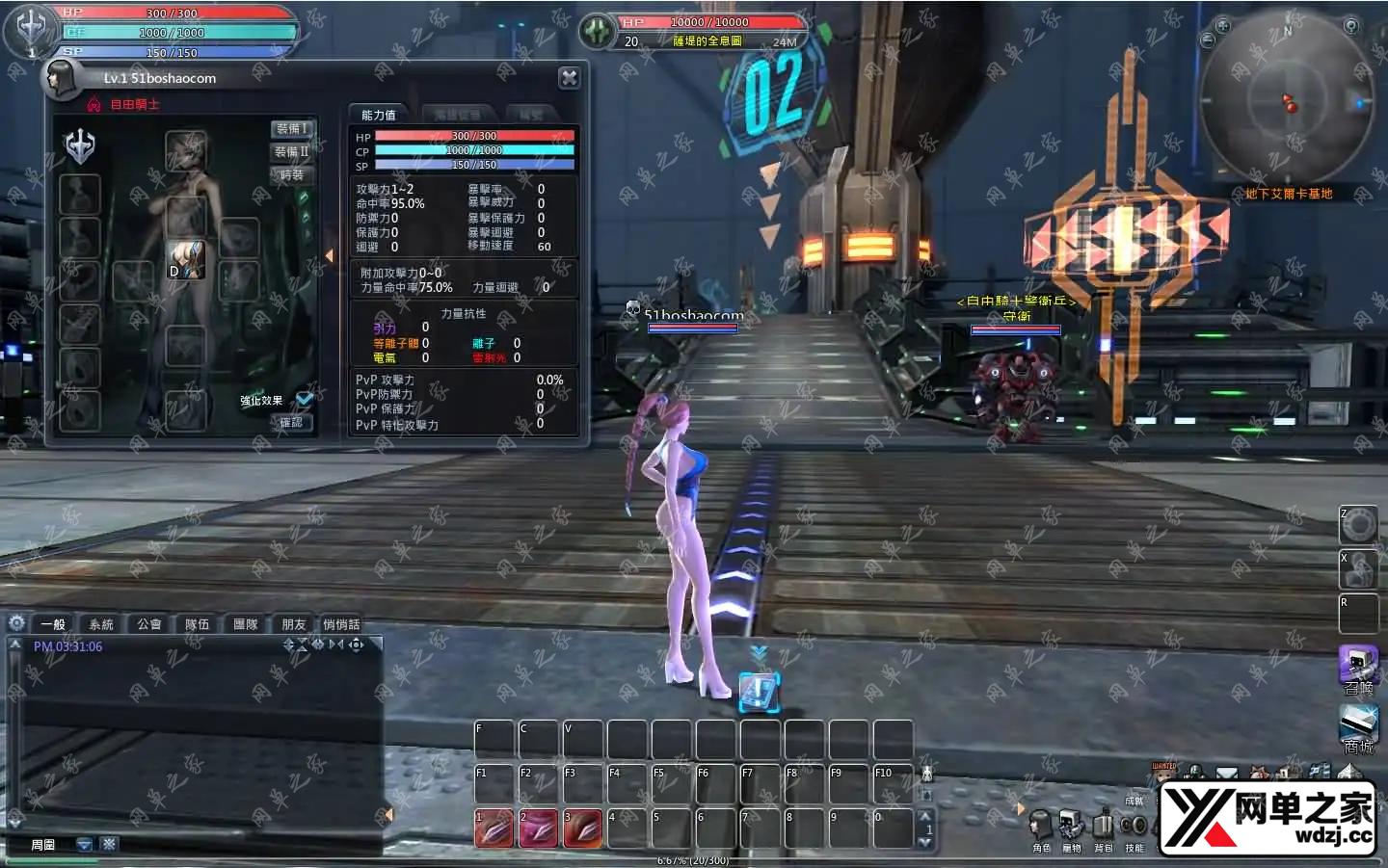Switch to the 裝備 I equipment set

coord(292,129)
